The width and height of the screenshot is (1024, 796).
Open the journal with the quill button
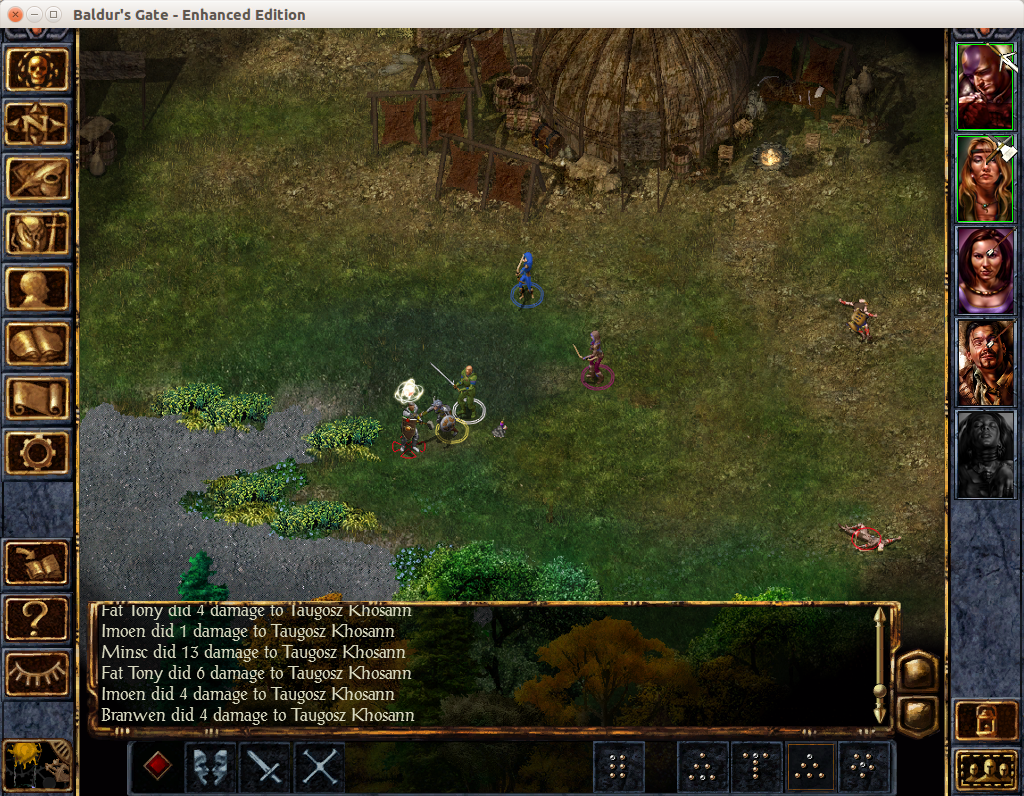tap(38, 179)
